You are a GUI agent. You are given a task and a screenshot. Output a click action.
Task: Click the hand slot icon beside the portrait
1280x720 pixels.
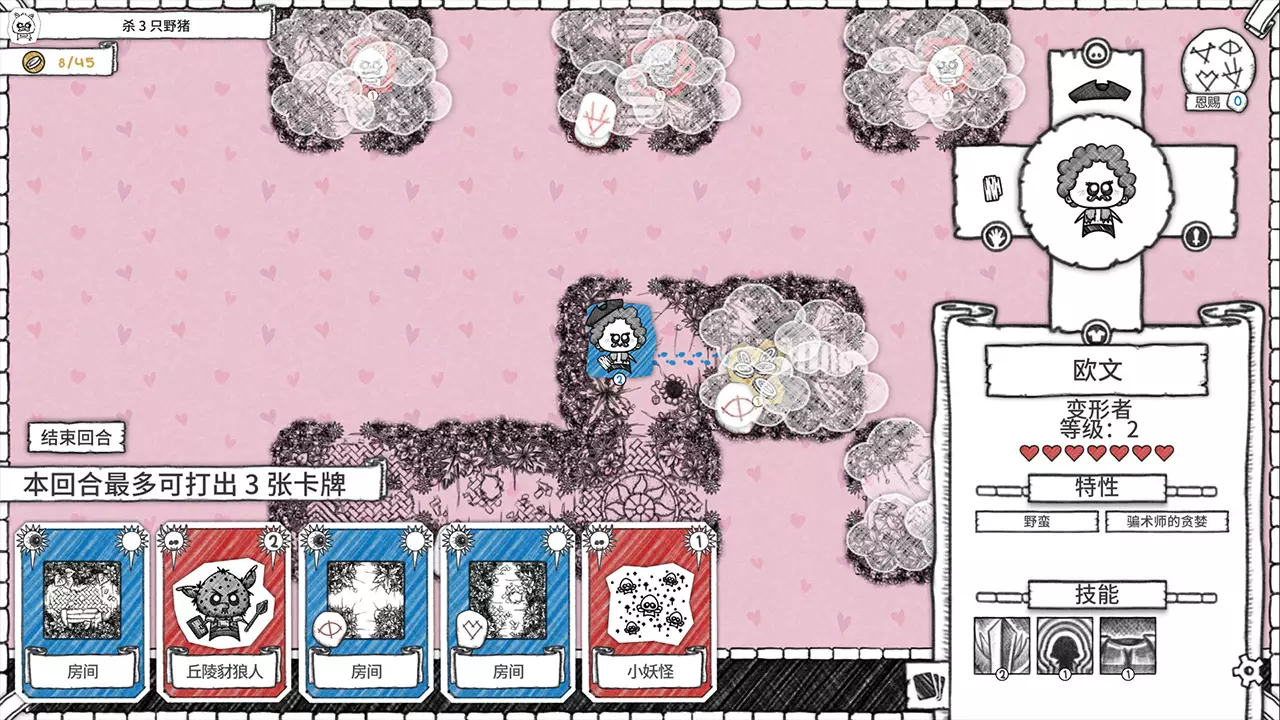point(996,235)
